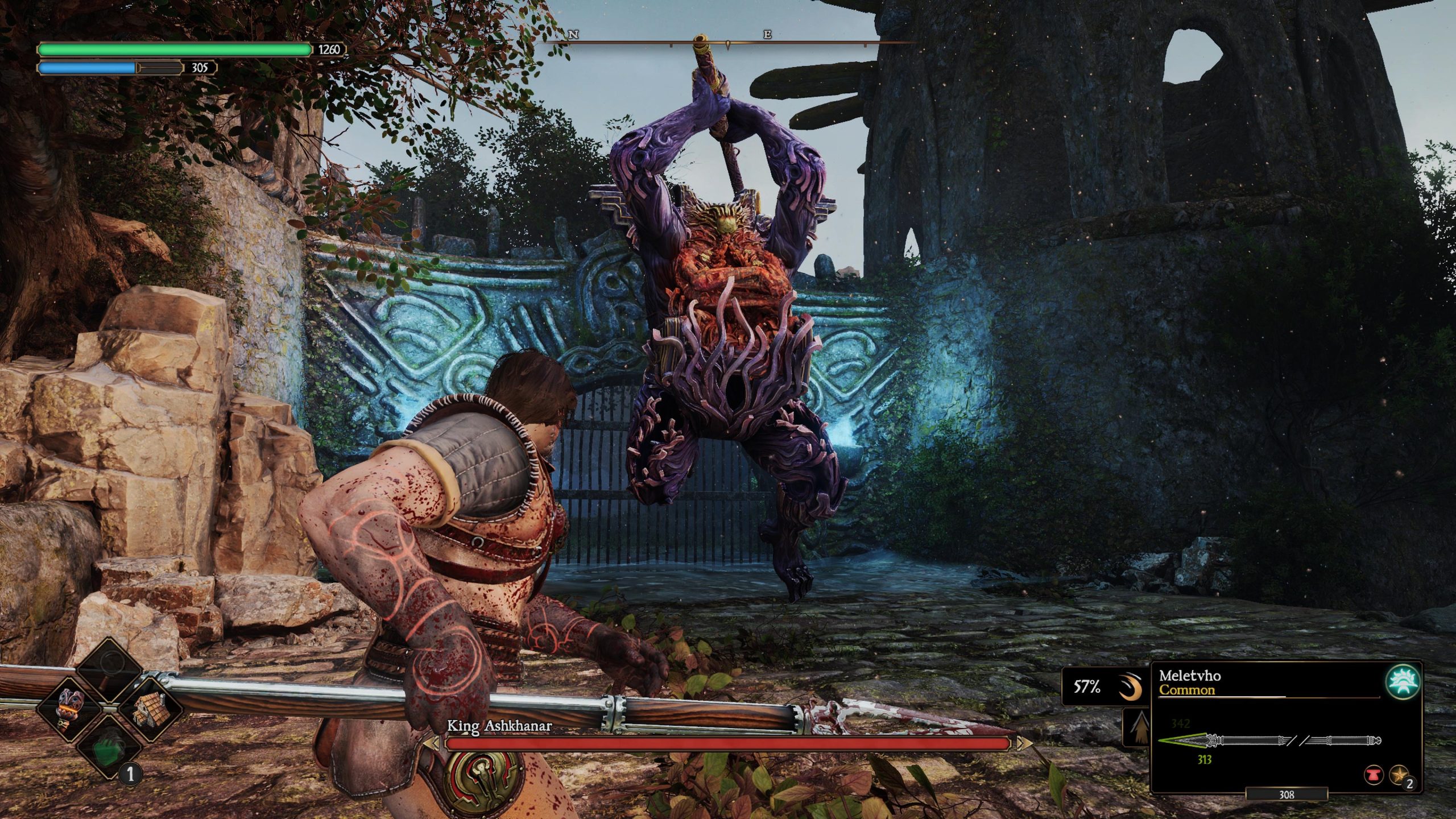Click the teal sun emblem on weapon panel

coord(1403,682)
